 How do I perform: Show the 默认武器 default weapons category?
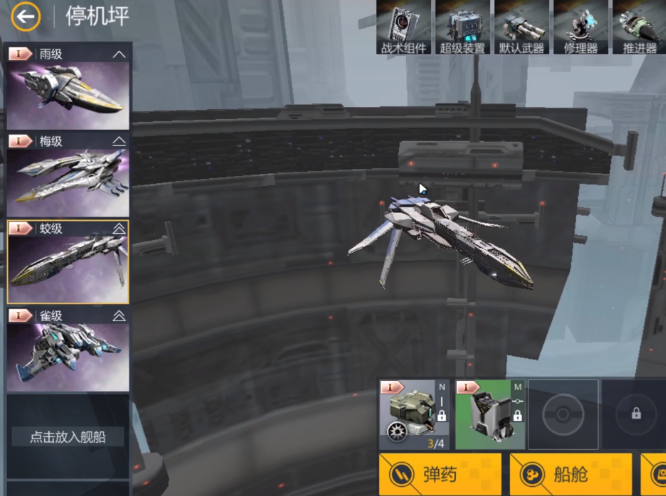point(519,27)
